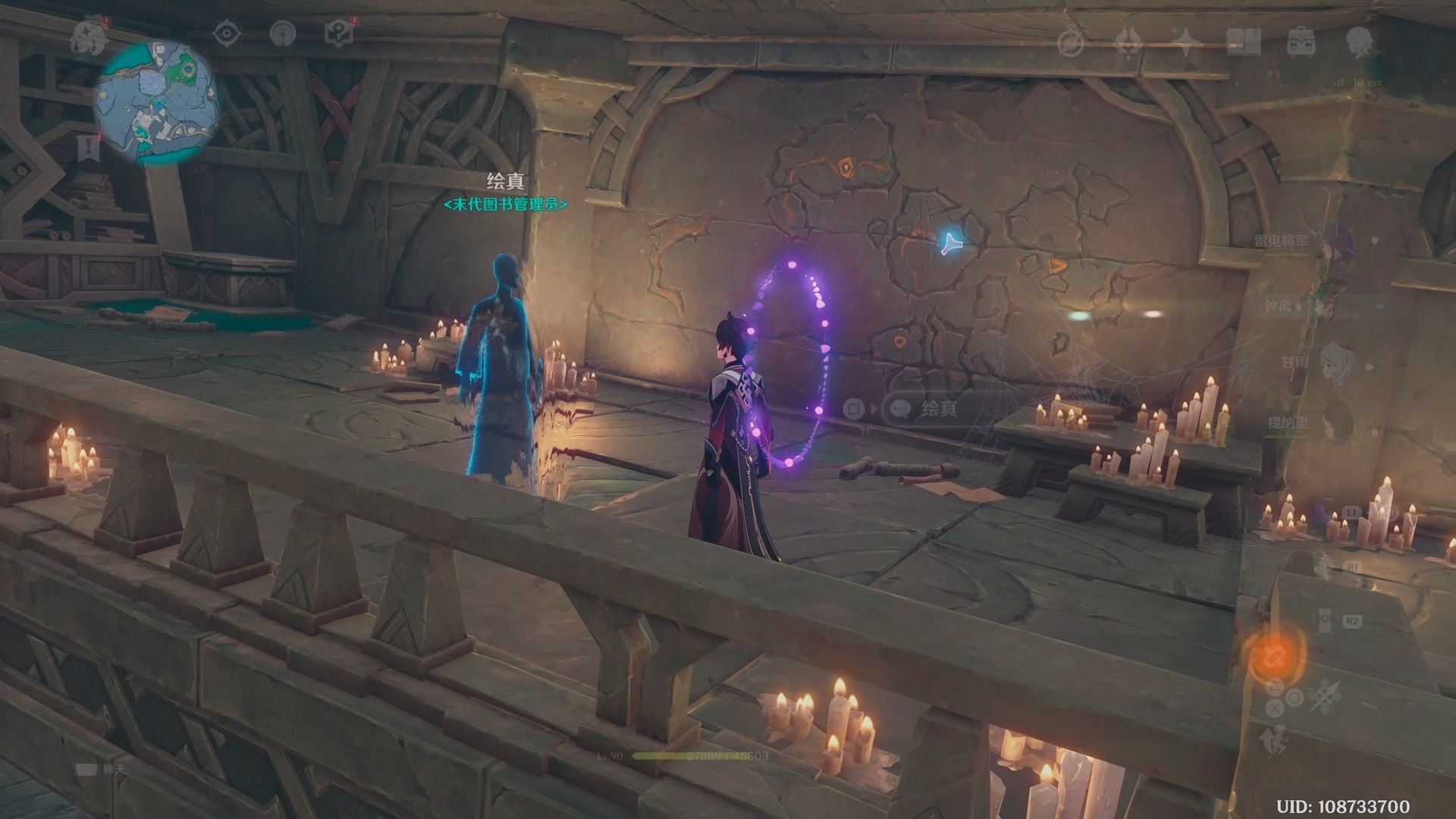Talk to 绘真 dialogue prompt
This screenshot has width=1456, height=819.
pos(940,409)
